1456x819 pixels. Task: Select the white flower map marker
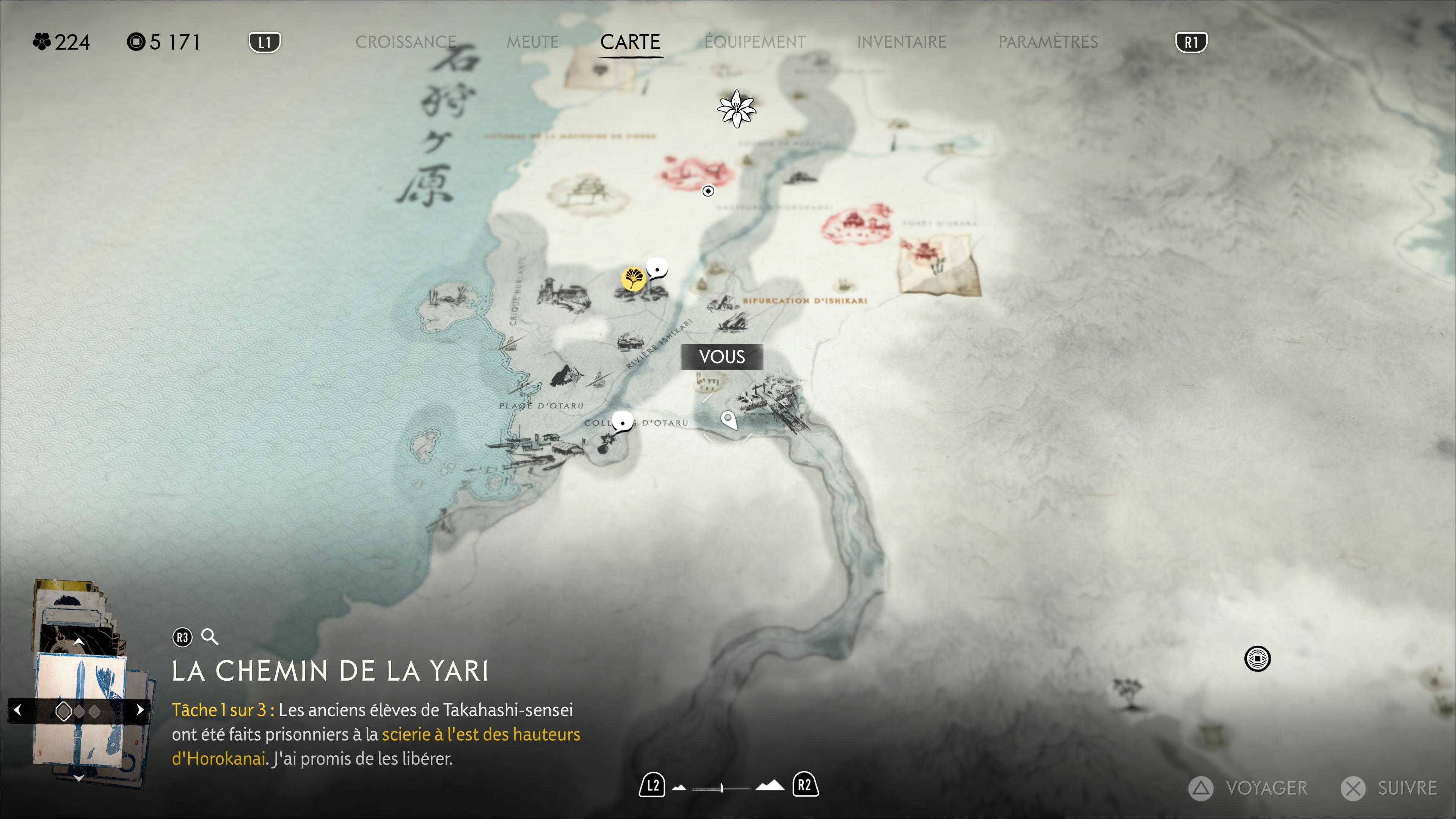736,108
